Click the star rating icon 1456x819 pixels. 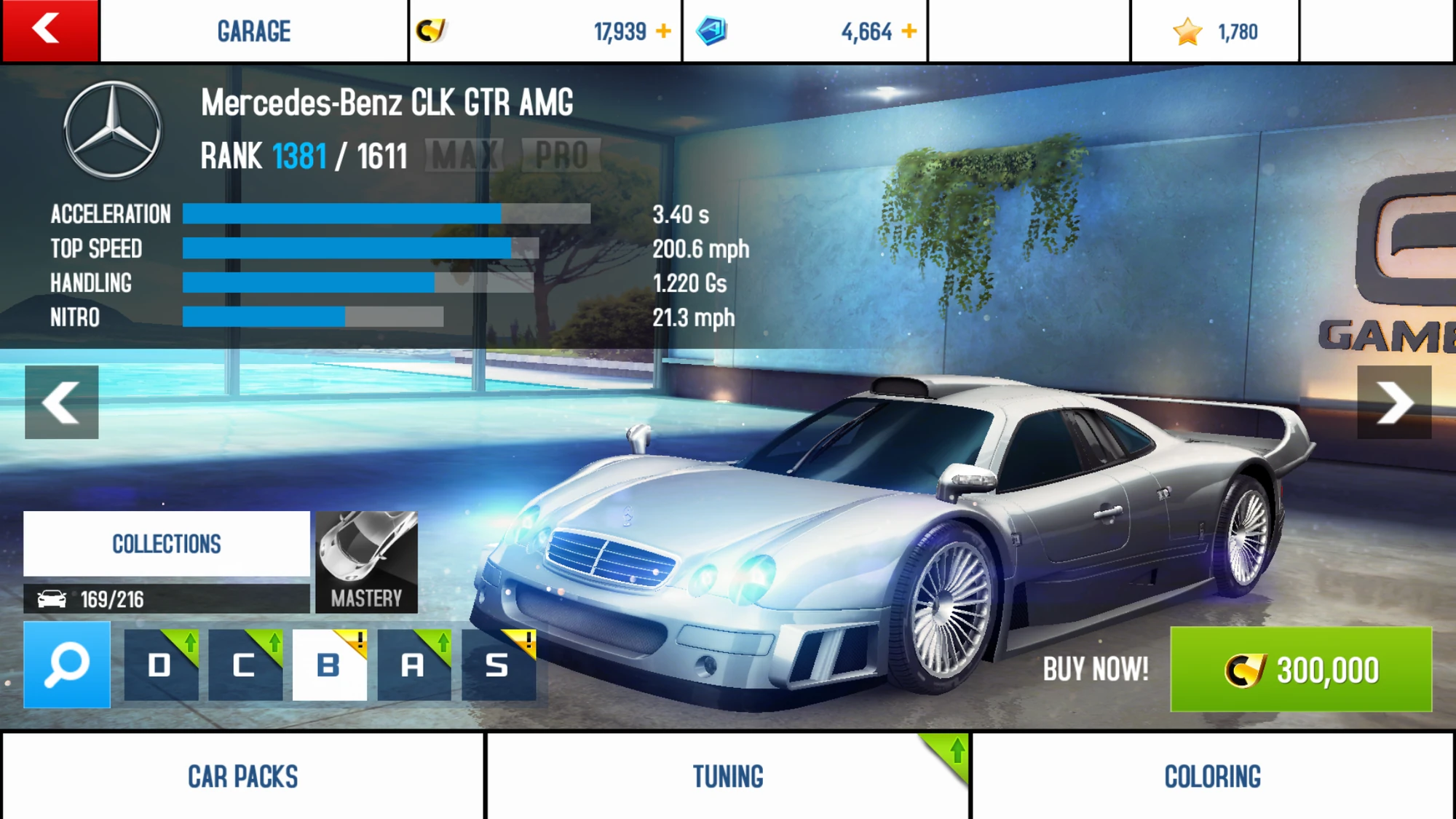point(1188,31)
